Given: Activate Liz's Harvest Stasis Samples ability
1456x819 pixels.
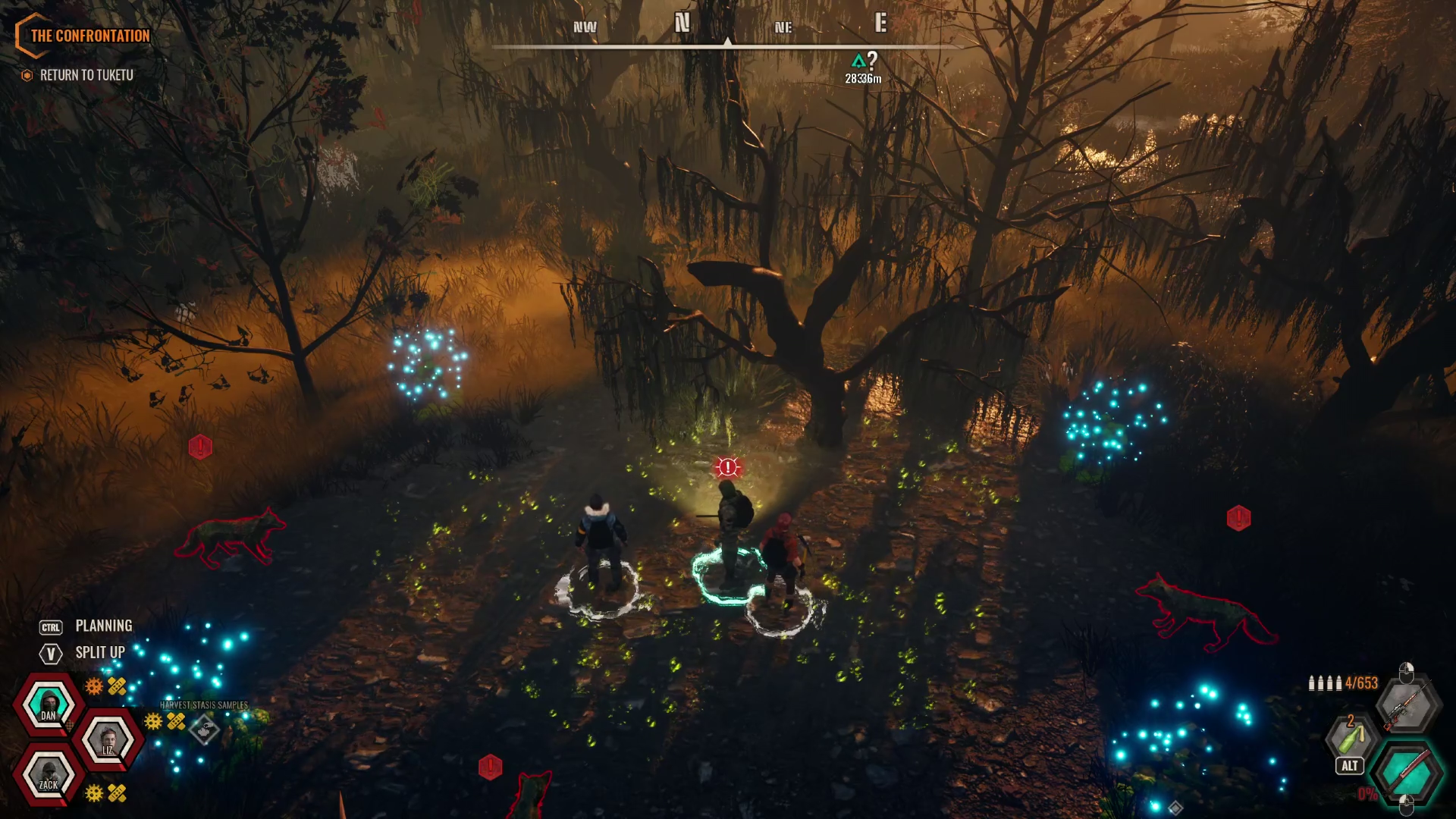Looking at the screenshot, I should point(205,730).
